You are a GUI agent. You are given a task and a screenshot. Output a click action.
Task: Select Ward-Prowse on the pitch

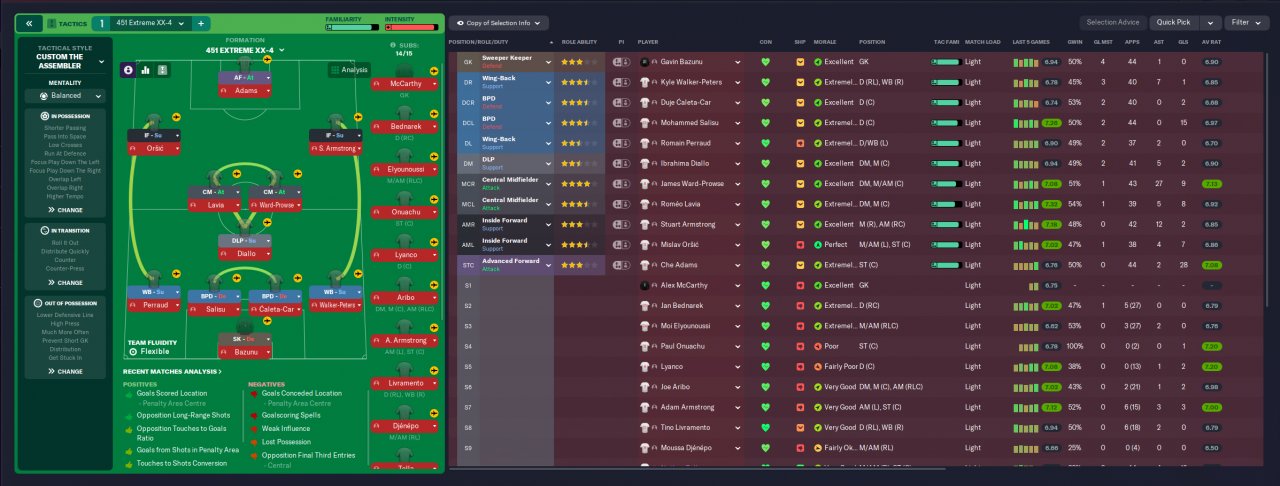click(x=275, y=205)
